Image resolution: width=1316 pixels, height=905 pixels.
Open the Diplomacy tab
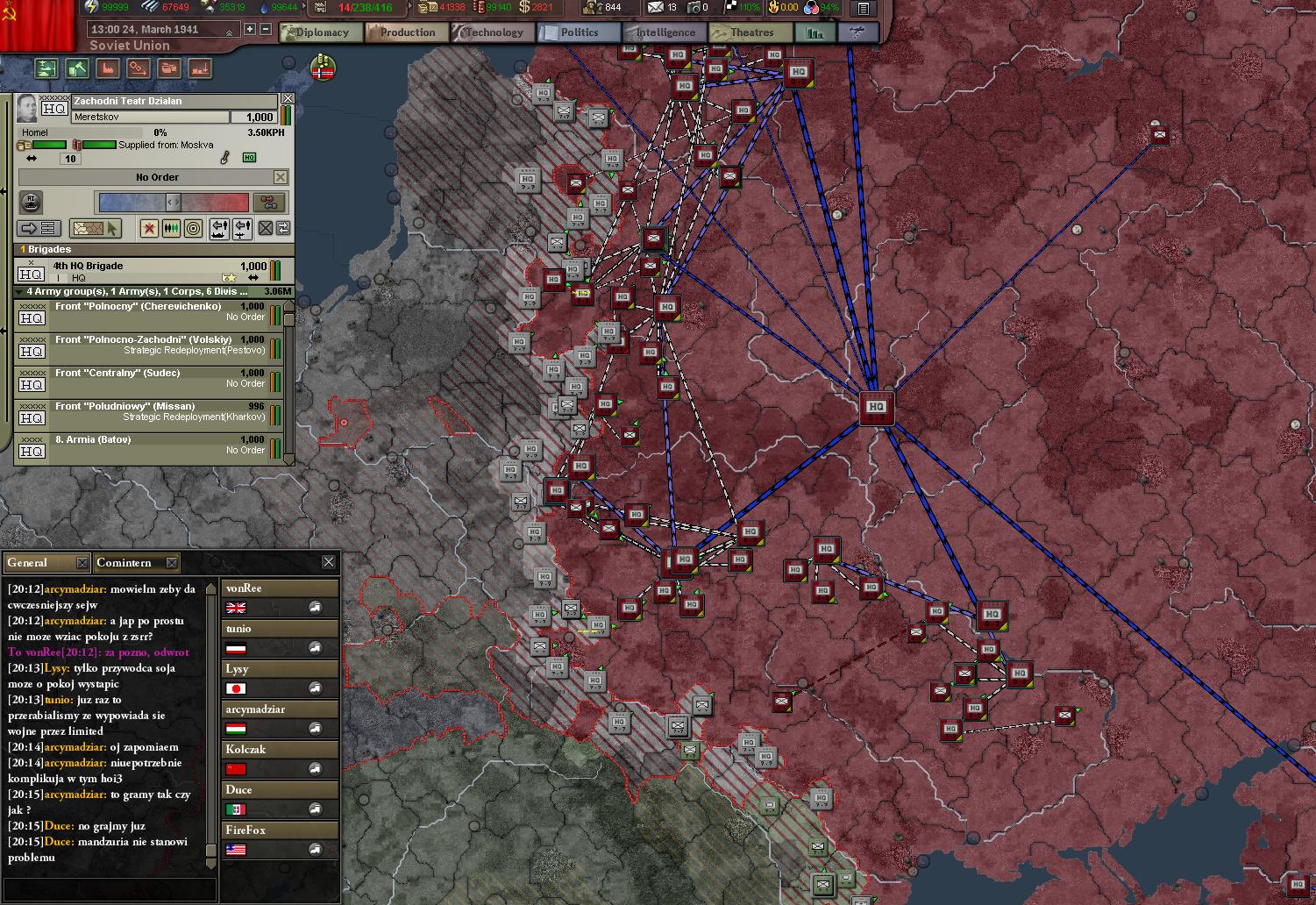tap(315, 32)
